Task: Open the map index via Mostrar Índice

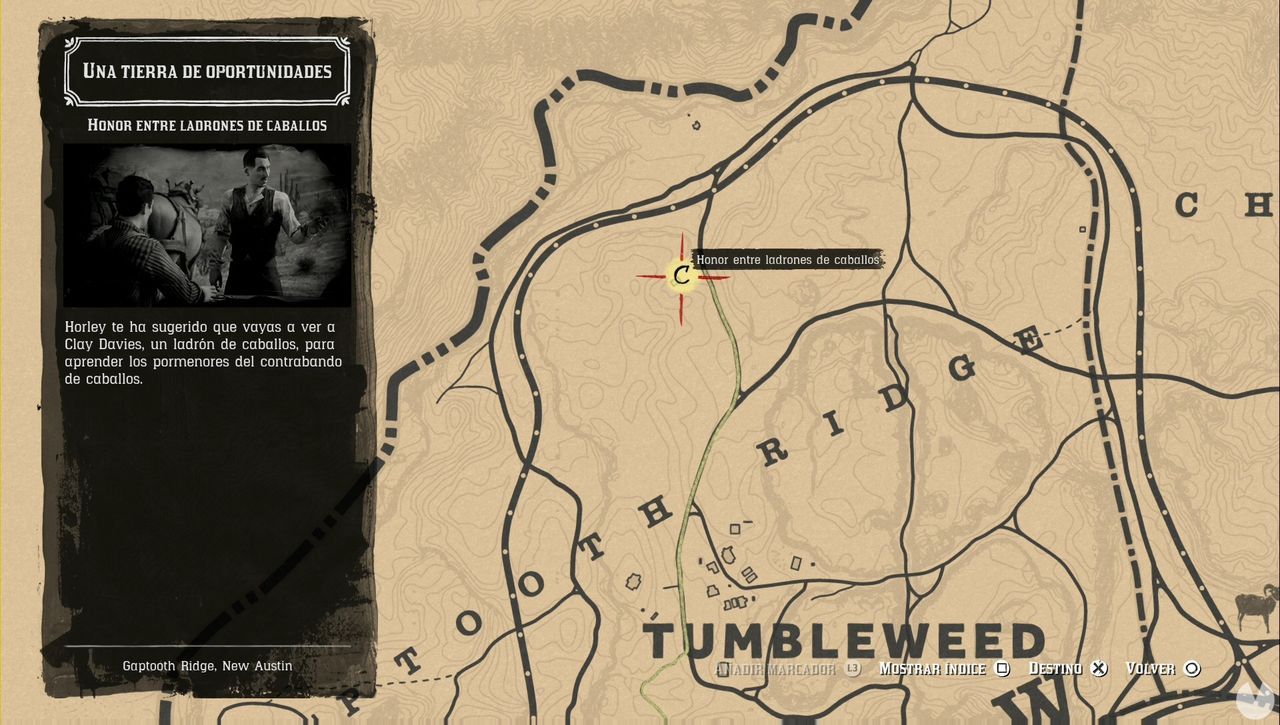Action: pyautogui.click(x=934, y=668)
